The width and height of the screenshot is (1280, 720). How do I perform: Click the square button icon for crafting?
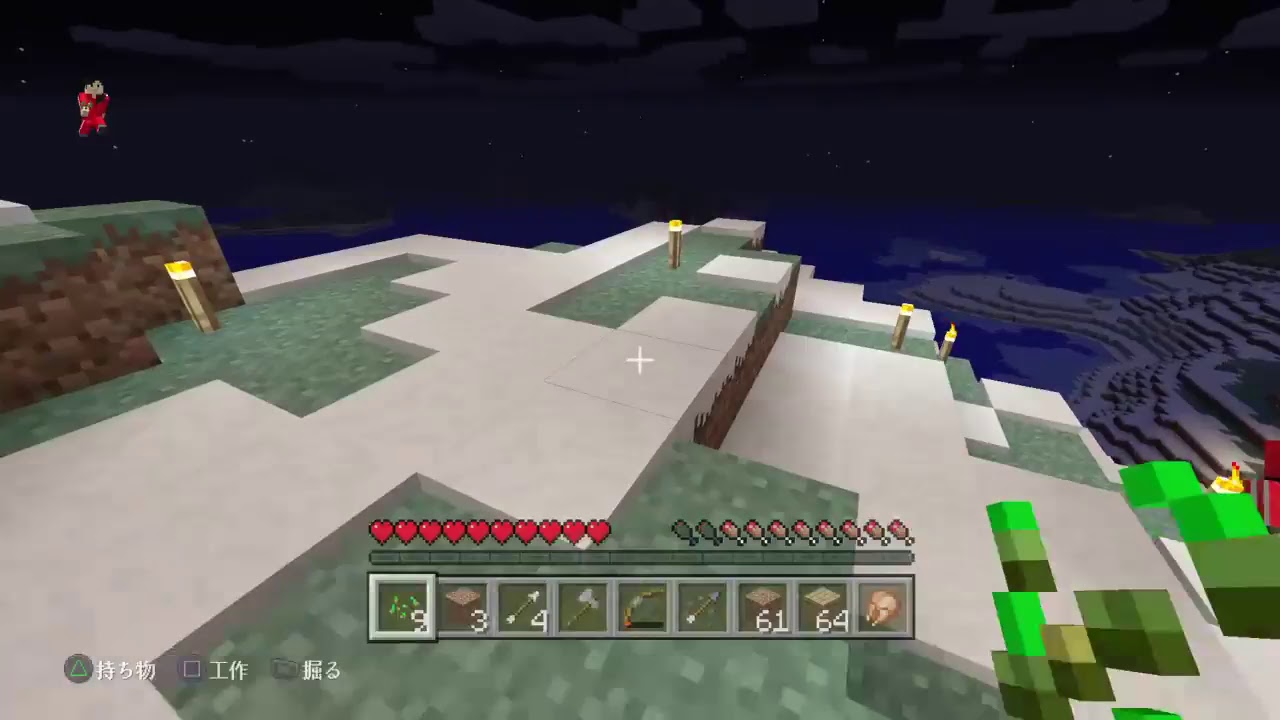point(192,671)
